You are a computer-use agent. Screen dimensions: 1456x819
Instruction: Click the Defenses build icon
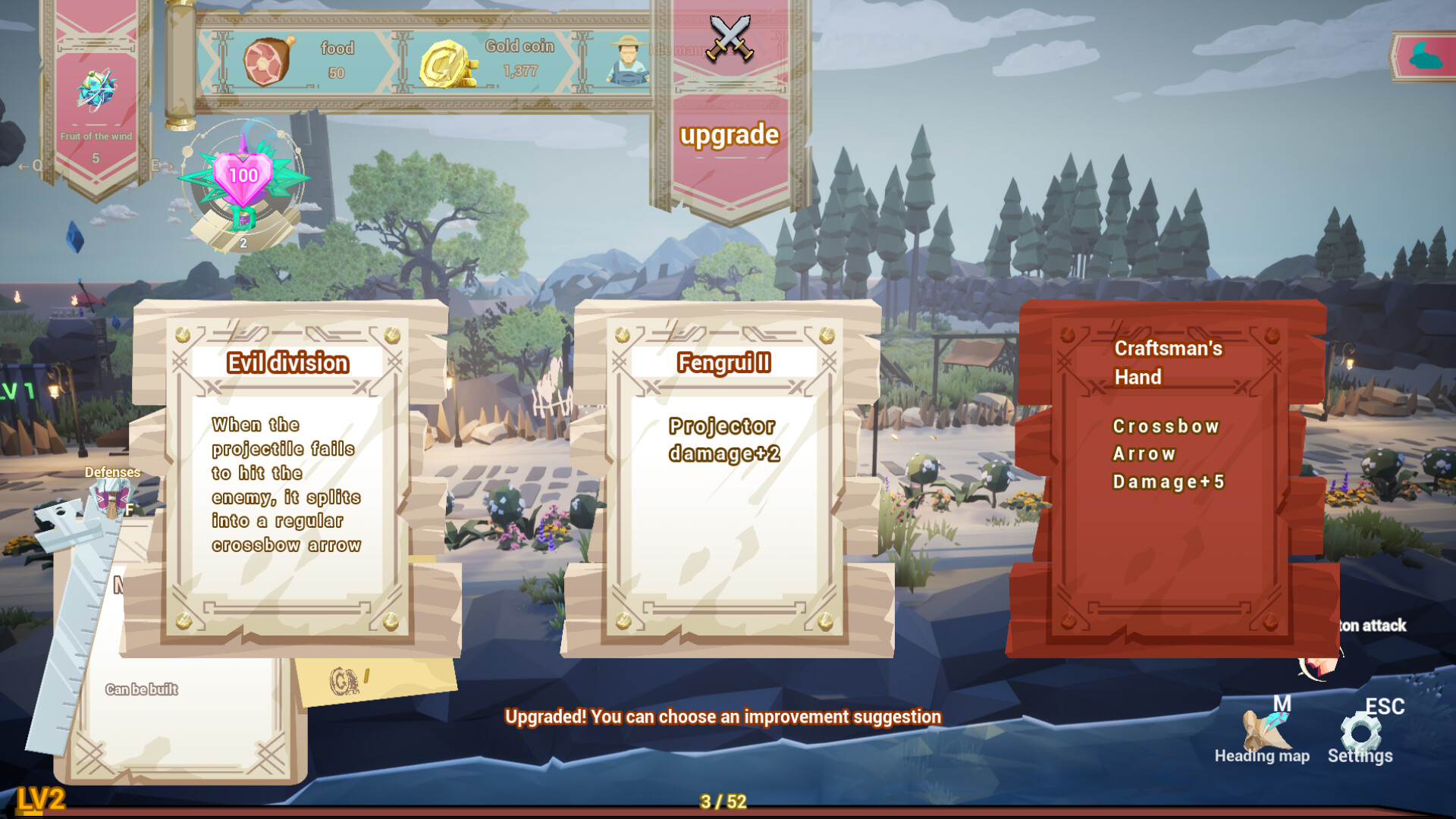coord(112,494)
